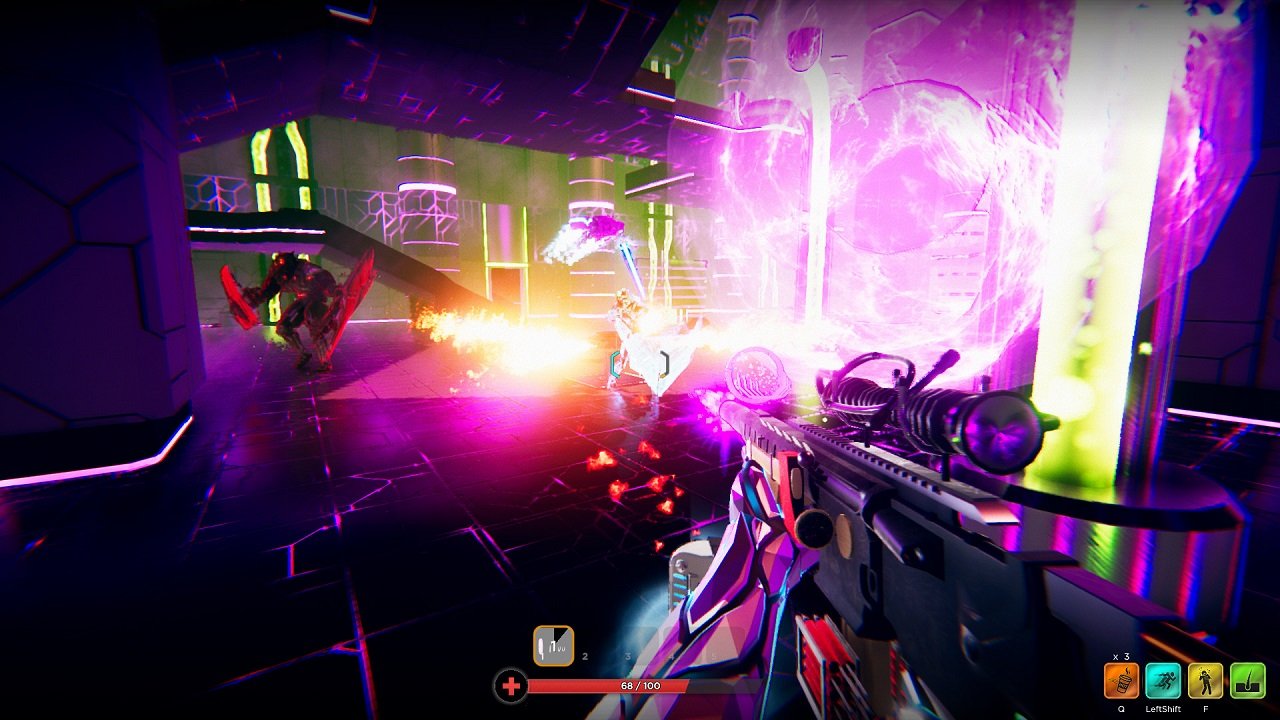Image resolution: width=1280 pixels, height=720 pixels.
Task: Switch to weapon slot 2
Action: coord(584,656)
